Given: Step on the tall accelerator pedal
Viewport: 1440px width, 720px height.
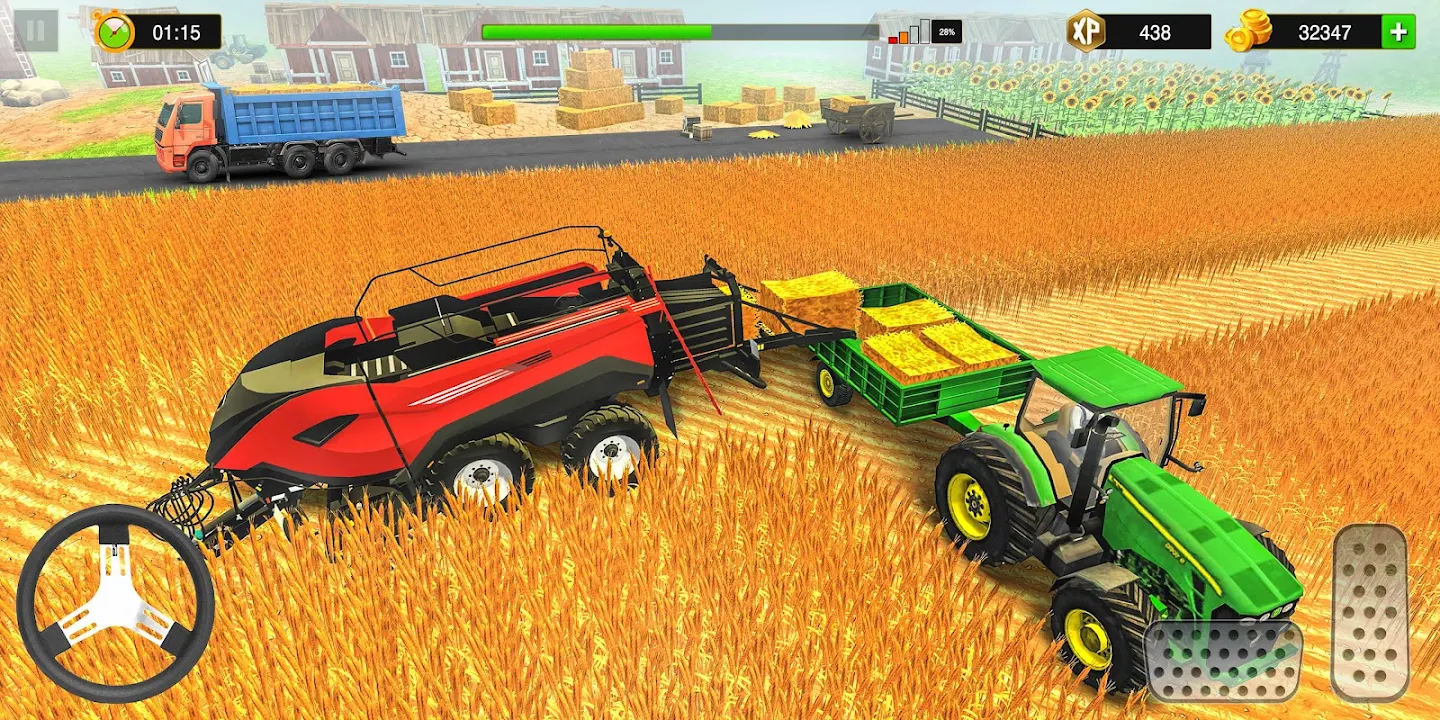Looking at the screenshot, I should click(x=1370, y=612).
